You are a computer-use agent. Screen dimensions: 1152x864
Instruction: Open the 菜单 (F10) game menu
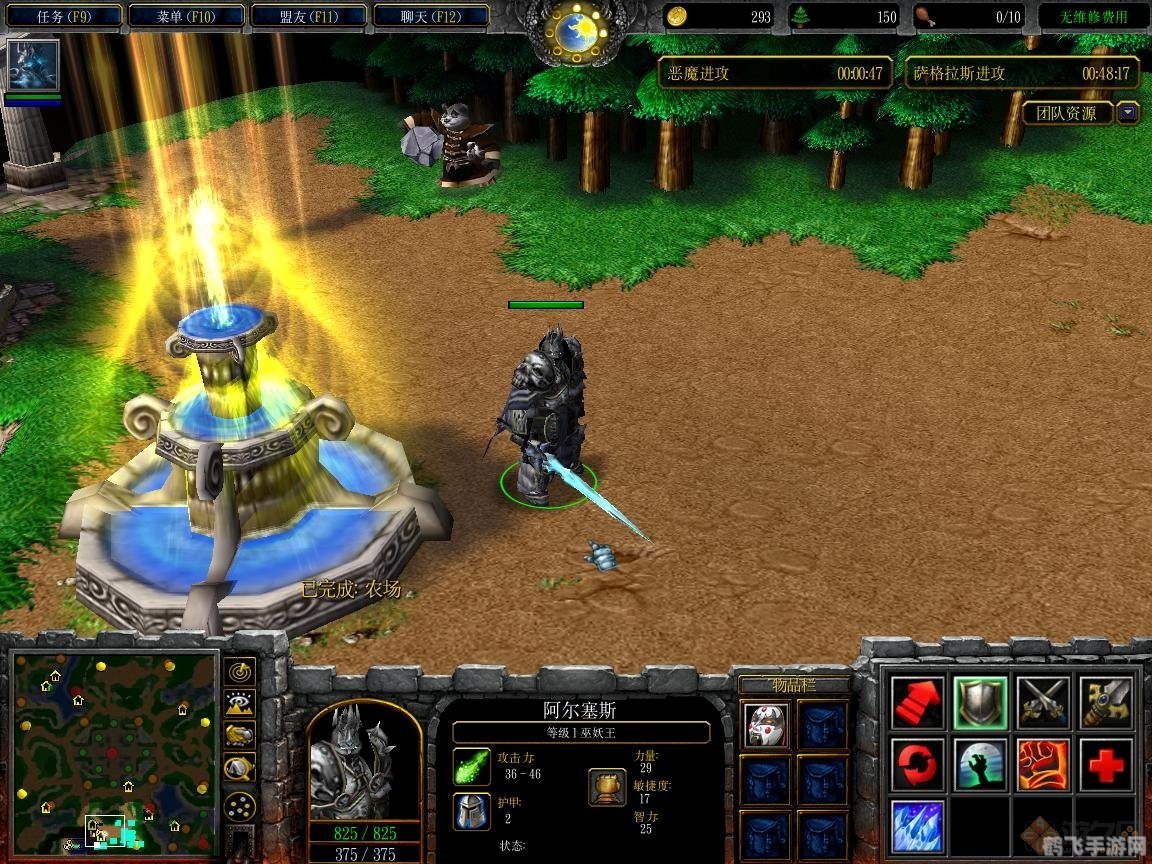pos(186,16)
